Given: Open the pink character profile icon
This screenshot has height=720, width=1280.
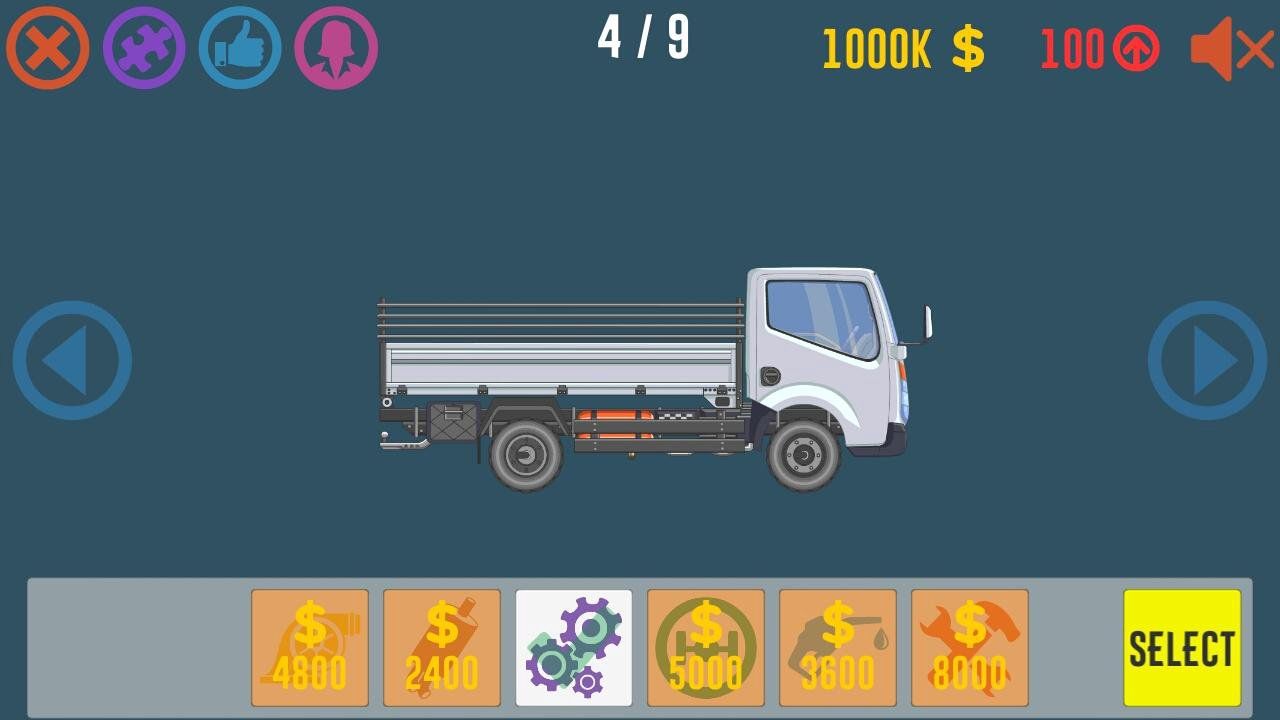Looking at the screenshot, I should 335,45.
